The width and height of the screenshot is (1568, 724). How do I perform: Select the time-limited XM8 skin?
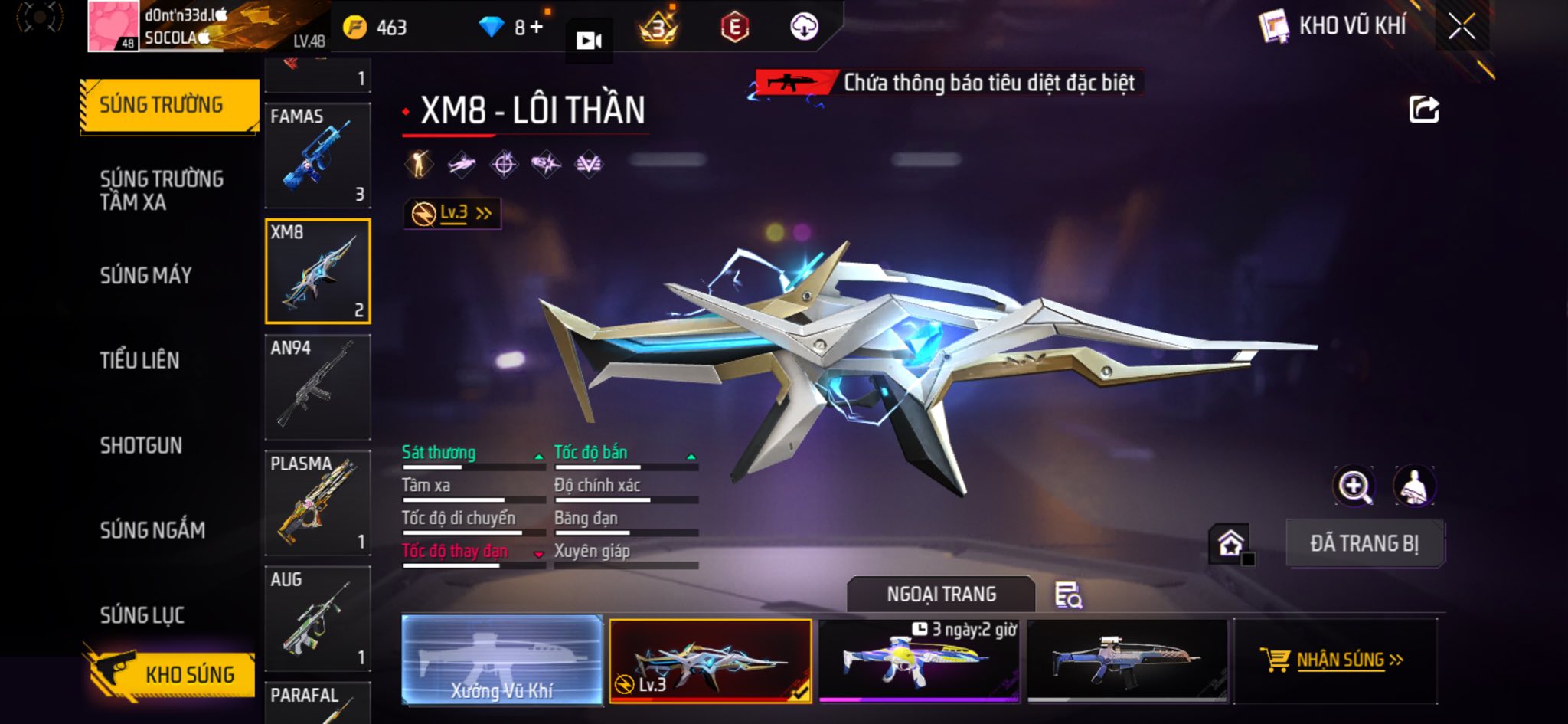point(919,660)
